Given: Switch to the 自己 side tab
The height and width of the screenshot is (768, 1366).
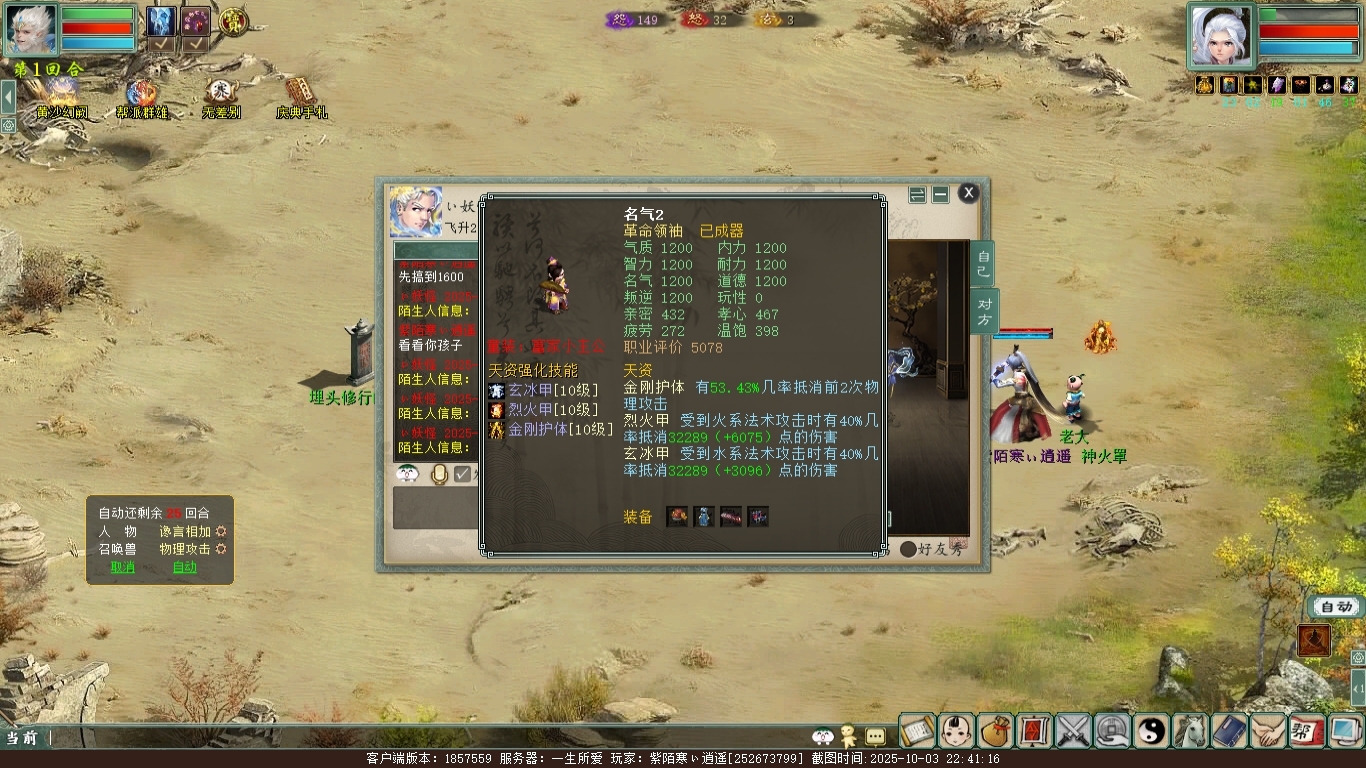Looking at the screenshot, I should click(983, 264).
